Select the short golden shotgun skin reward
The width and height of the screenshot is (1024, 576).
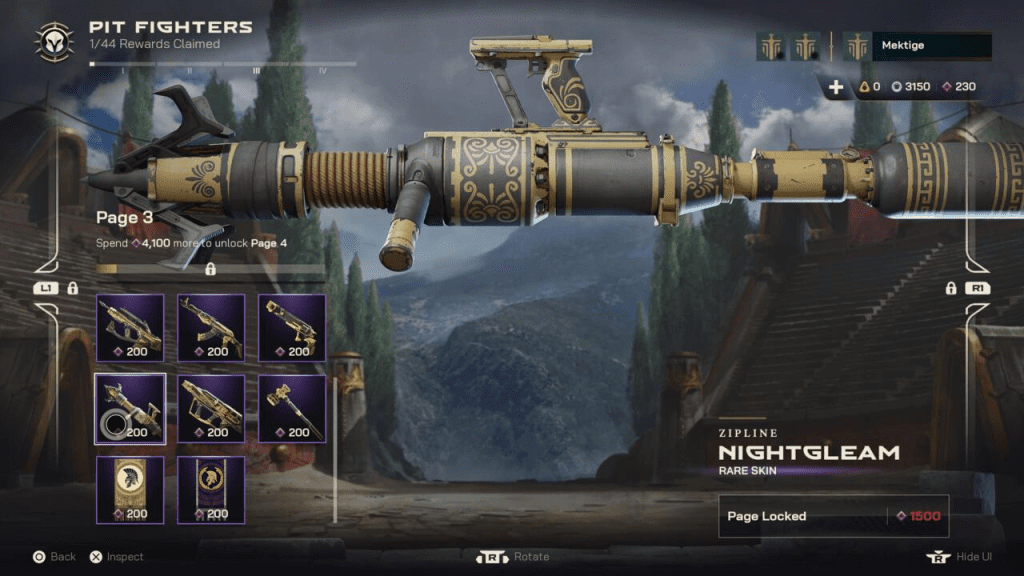pos(292,328)
